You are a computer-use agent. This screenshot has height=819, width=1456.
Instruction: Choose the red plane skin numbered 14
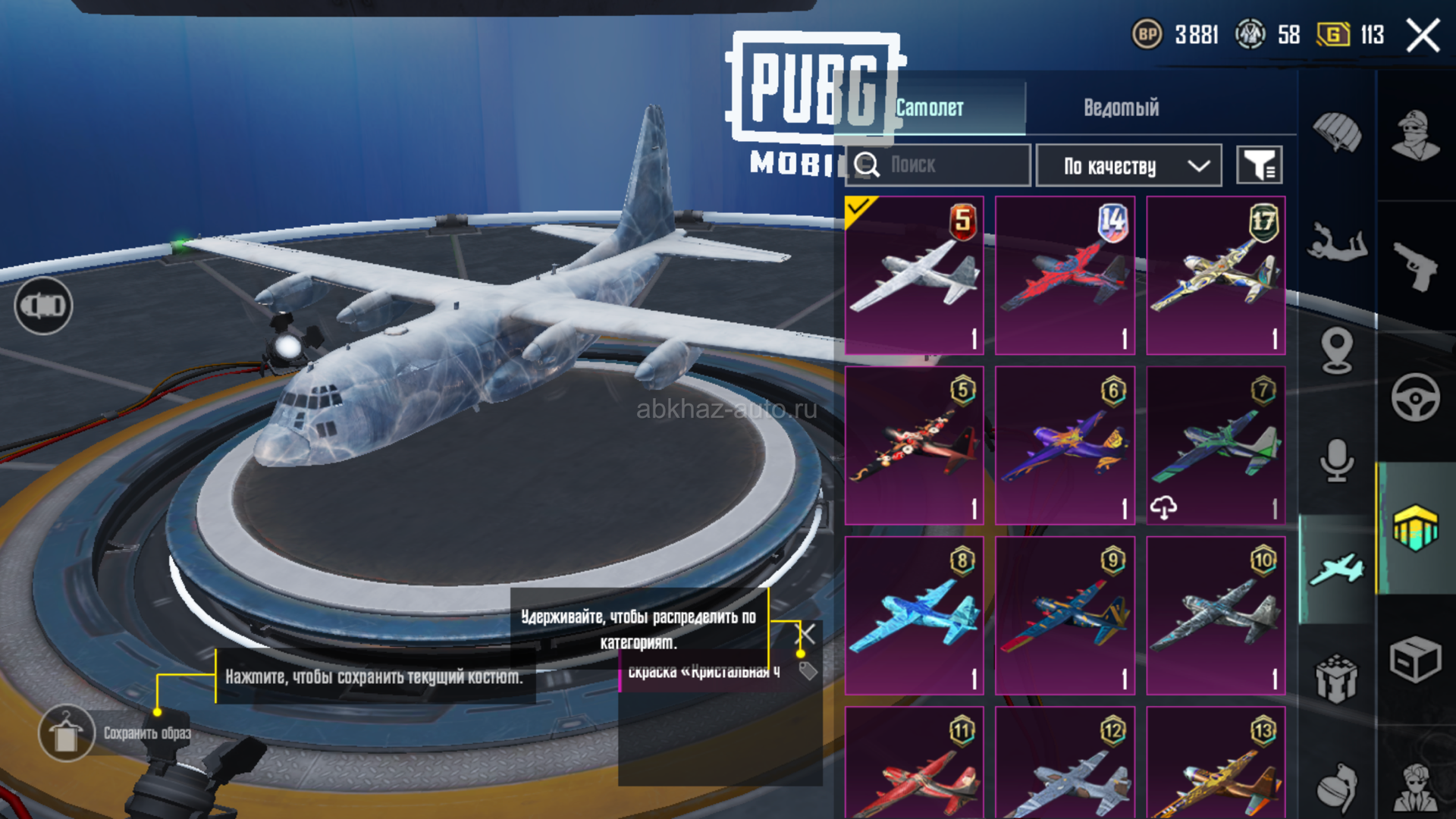[1065, 275]
